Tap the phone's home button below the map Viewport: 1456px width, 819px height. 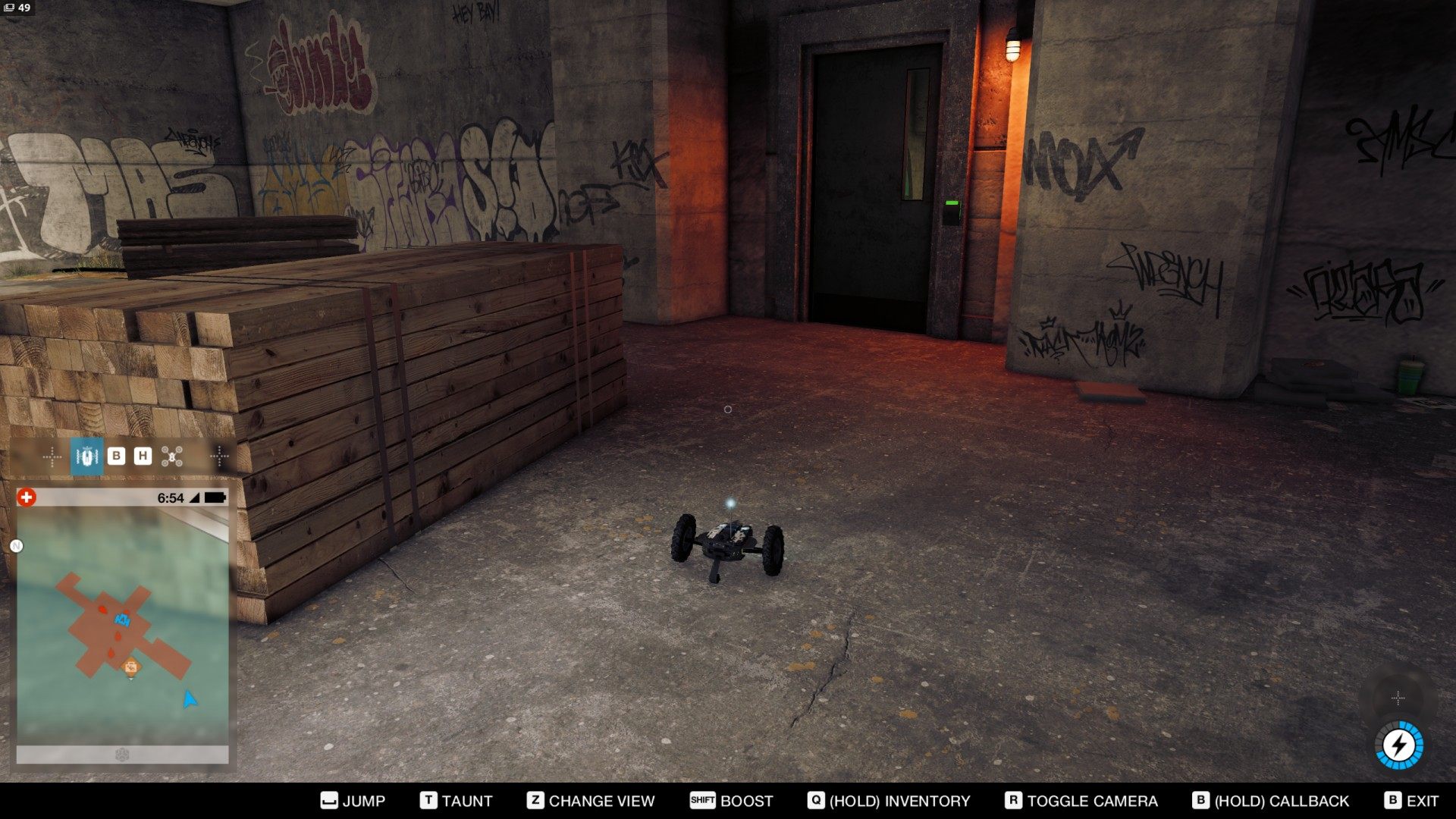(122, 755)
